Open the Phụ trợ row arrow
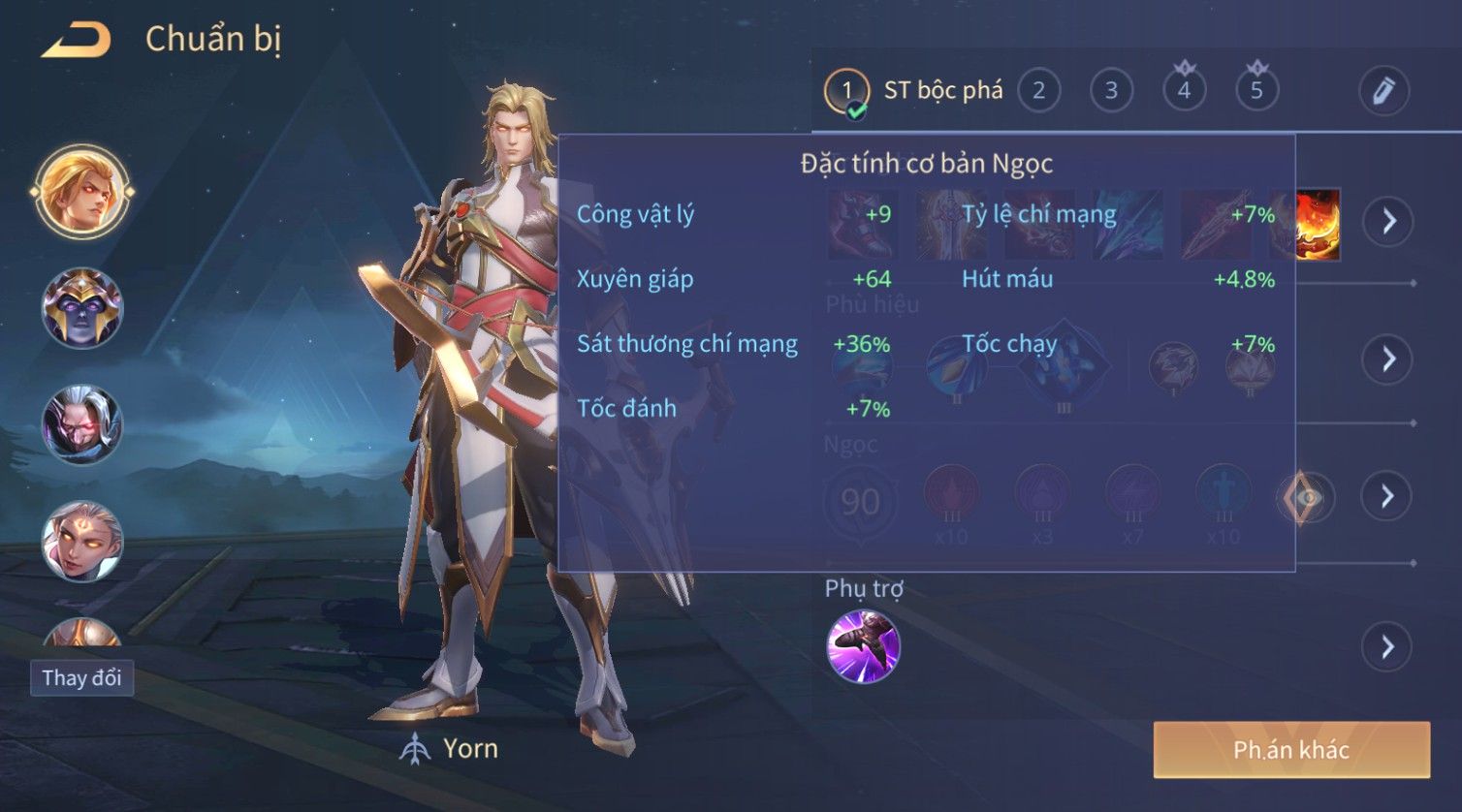 pyautogui.click(x=1388, y=646)
